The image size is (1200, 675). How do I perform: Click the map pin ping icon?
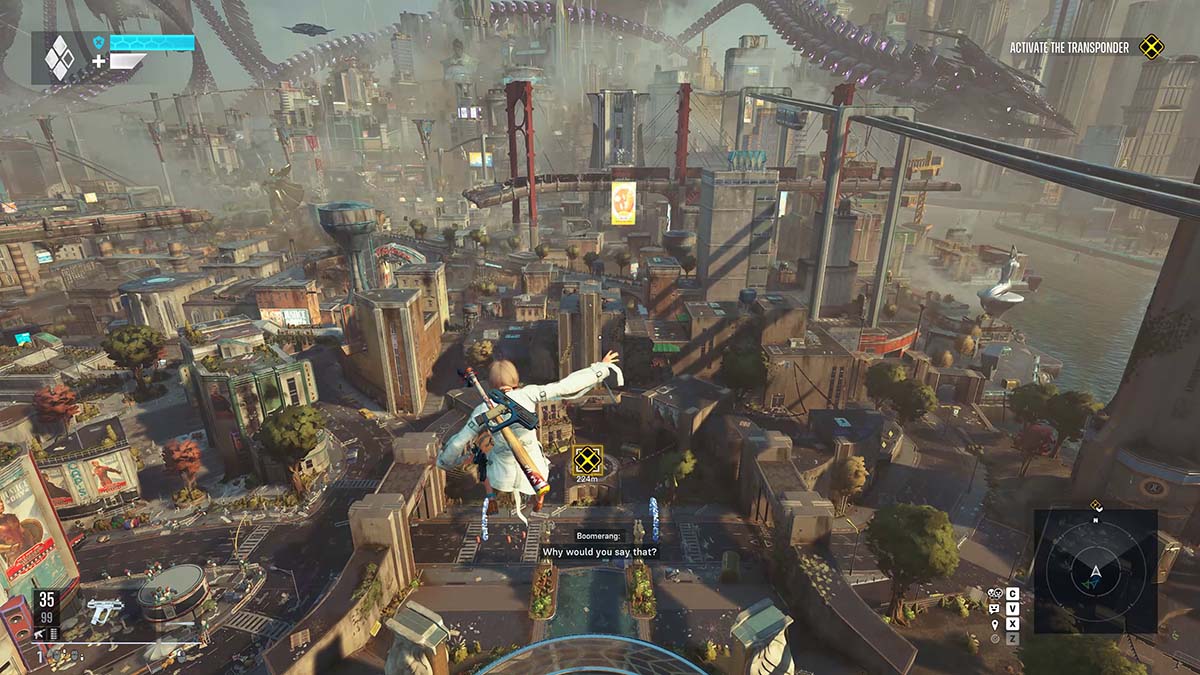[x=994, y=624]
